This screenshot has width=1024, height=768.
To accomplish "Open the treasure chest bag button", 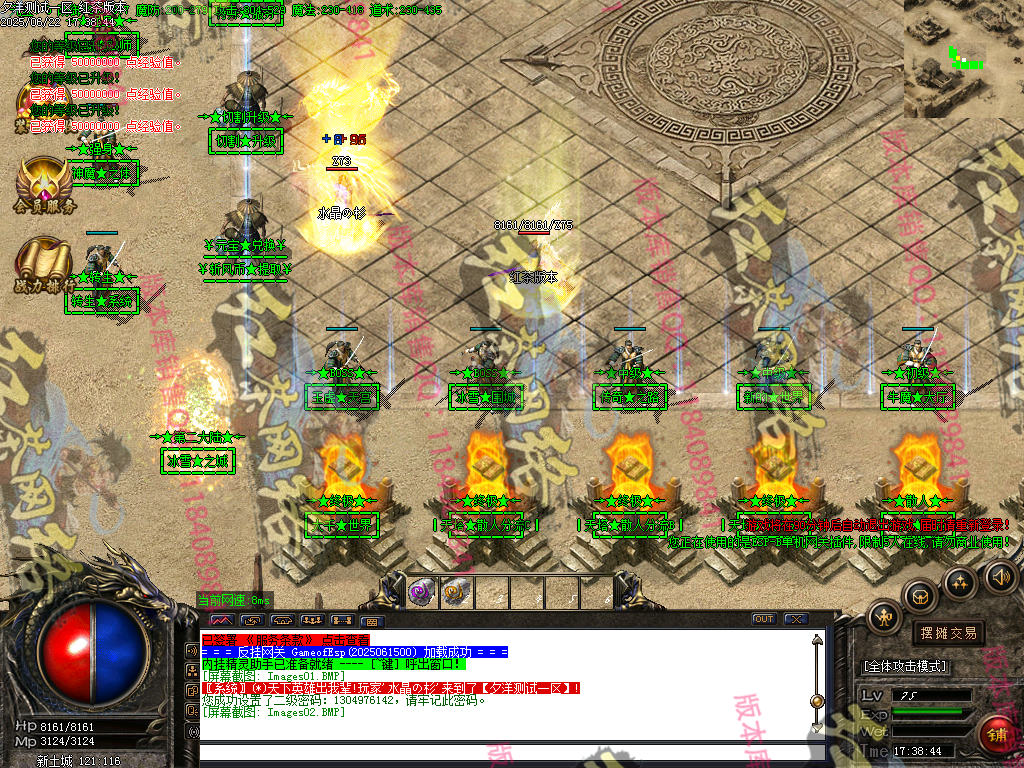I will tap(920, 596).
